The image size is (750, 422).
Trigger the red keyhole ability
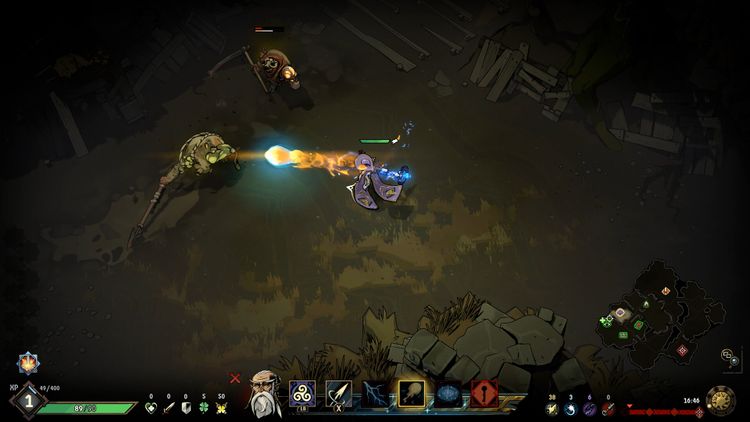pyautogui.click(x=485, y=394)
